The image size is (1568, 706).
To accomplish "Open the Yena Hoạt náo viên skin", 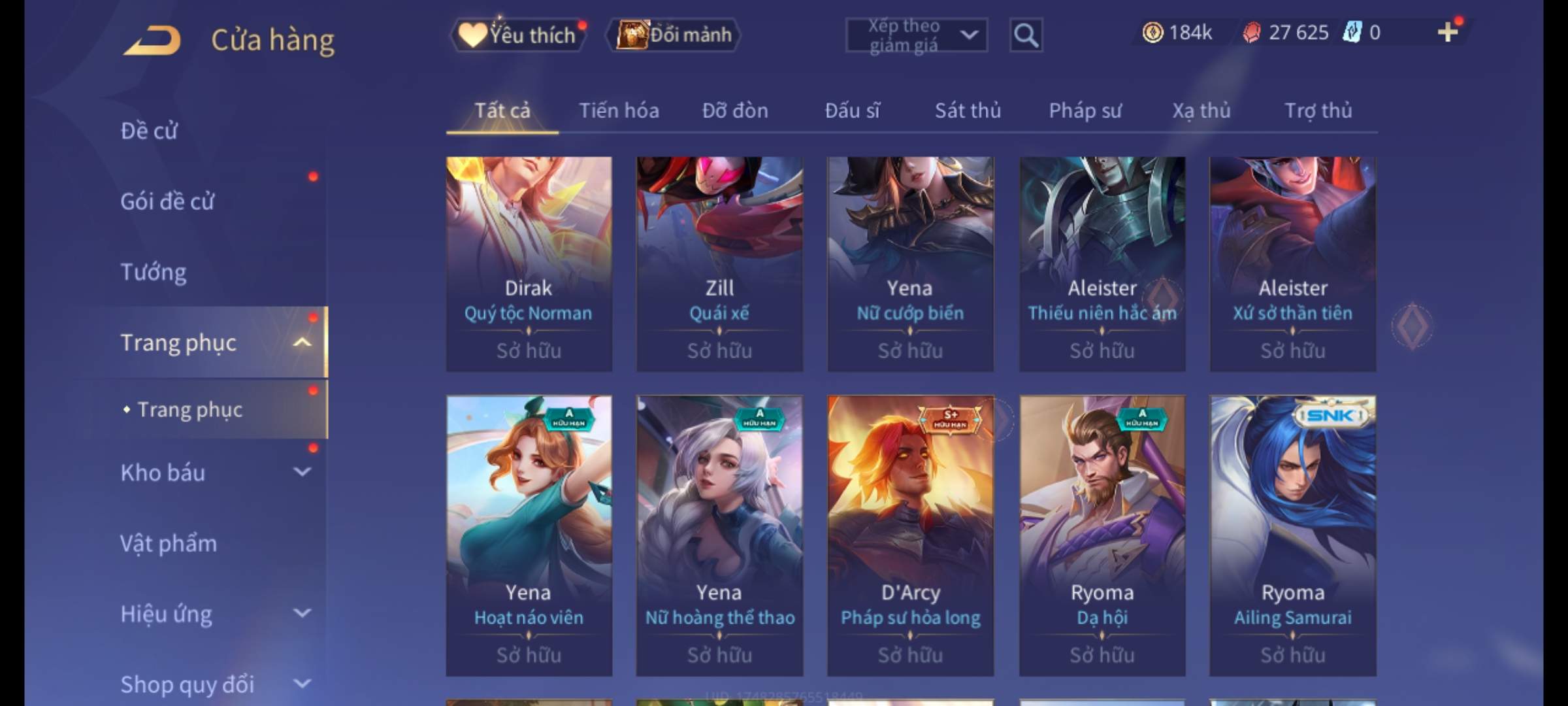I will click(x=529, y=535).
